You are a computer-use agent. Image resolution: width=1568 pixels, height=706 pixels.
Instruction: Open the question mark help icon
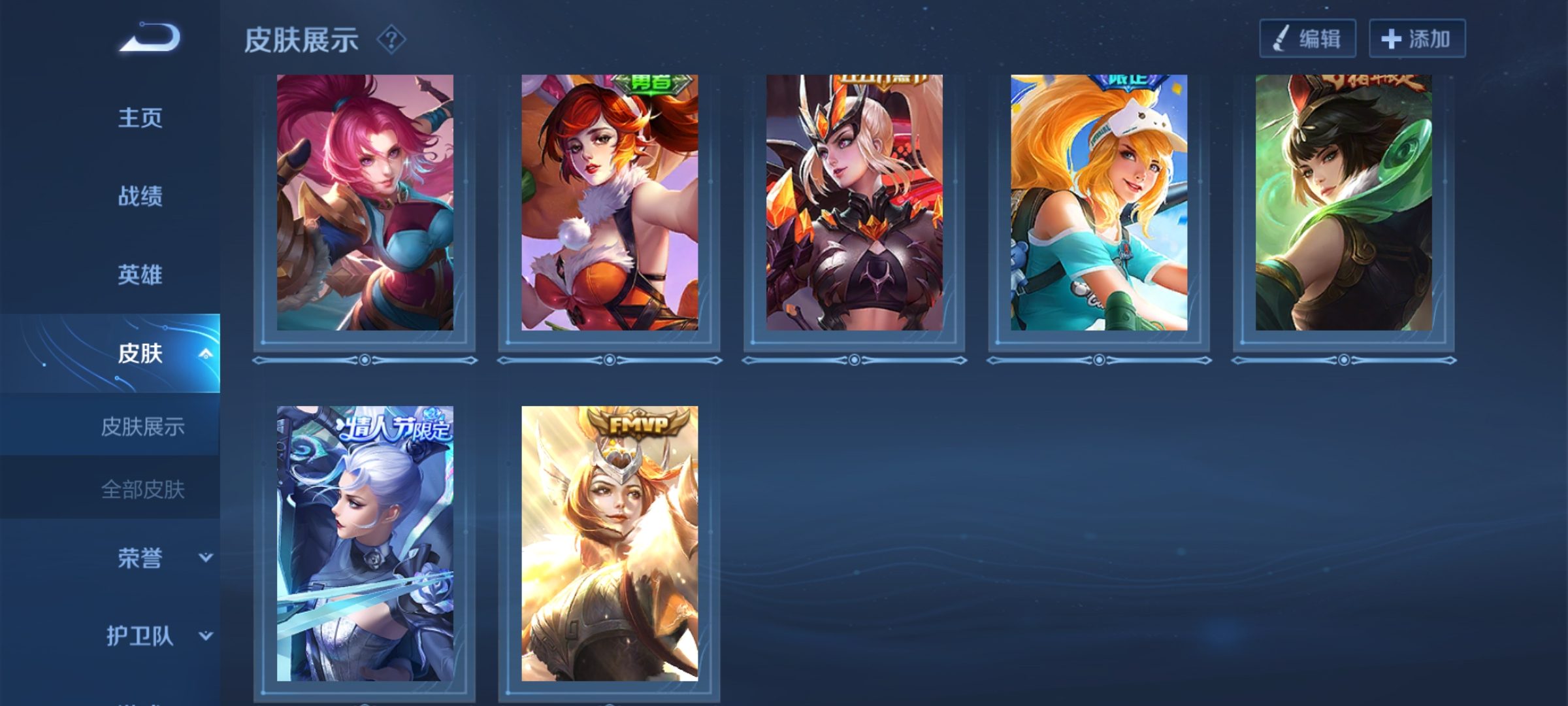coord(391,40)
